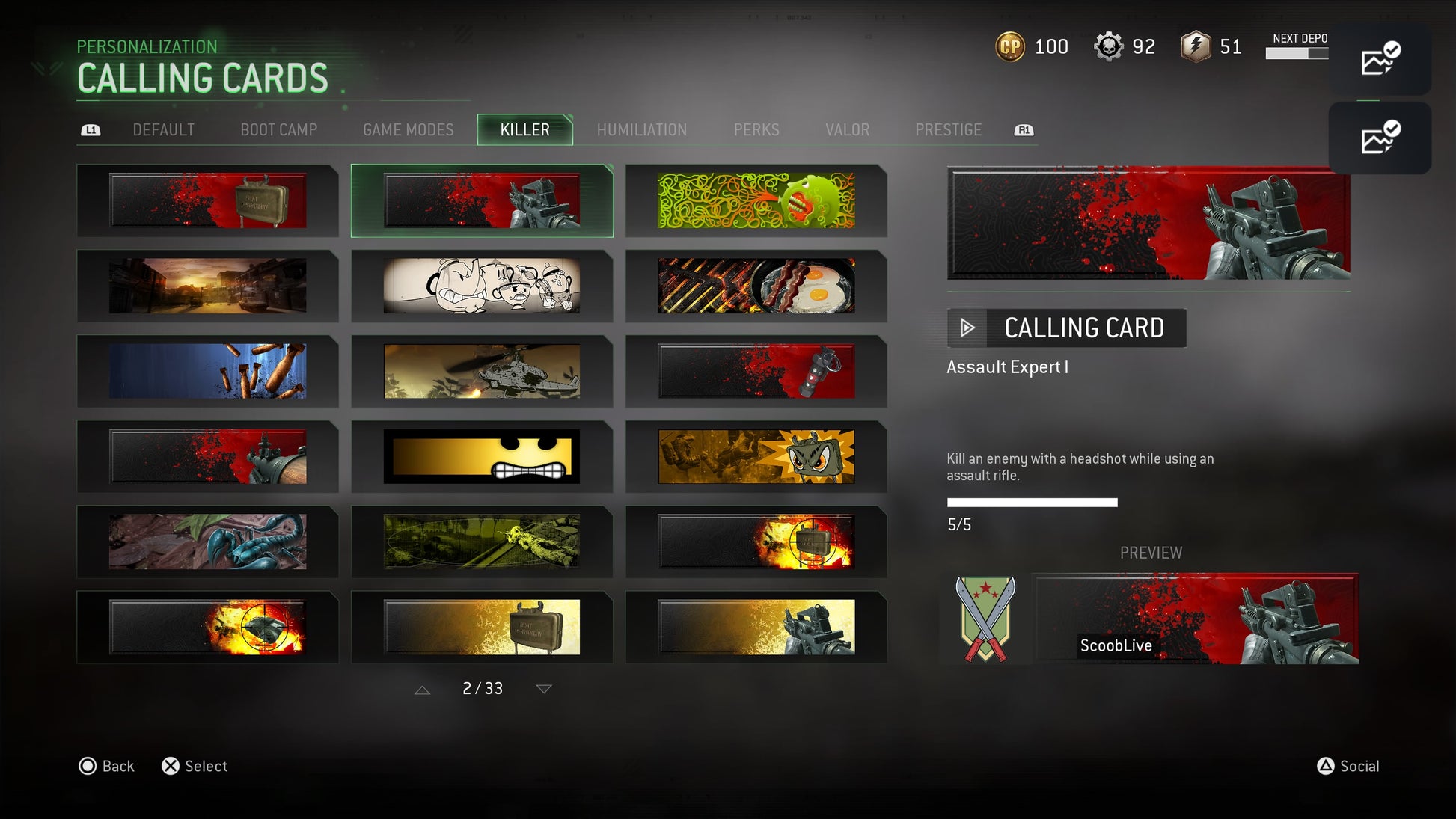1456x819 pixels.
Task: Open the Boot Camp tab
Action: (x=278, y=130)
